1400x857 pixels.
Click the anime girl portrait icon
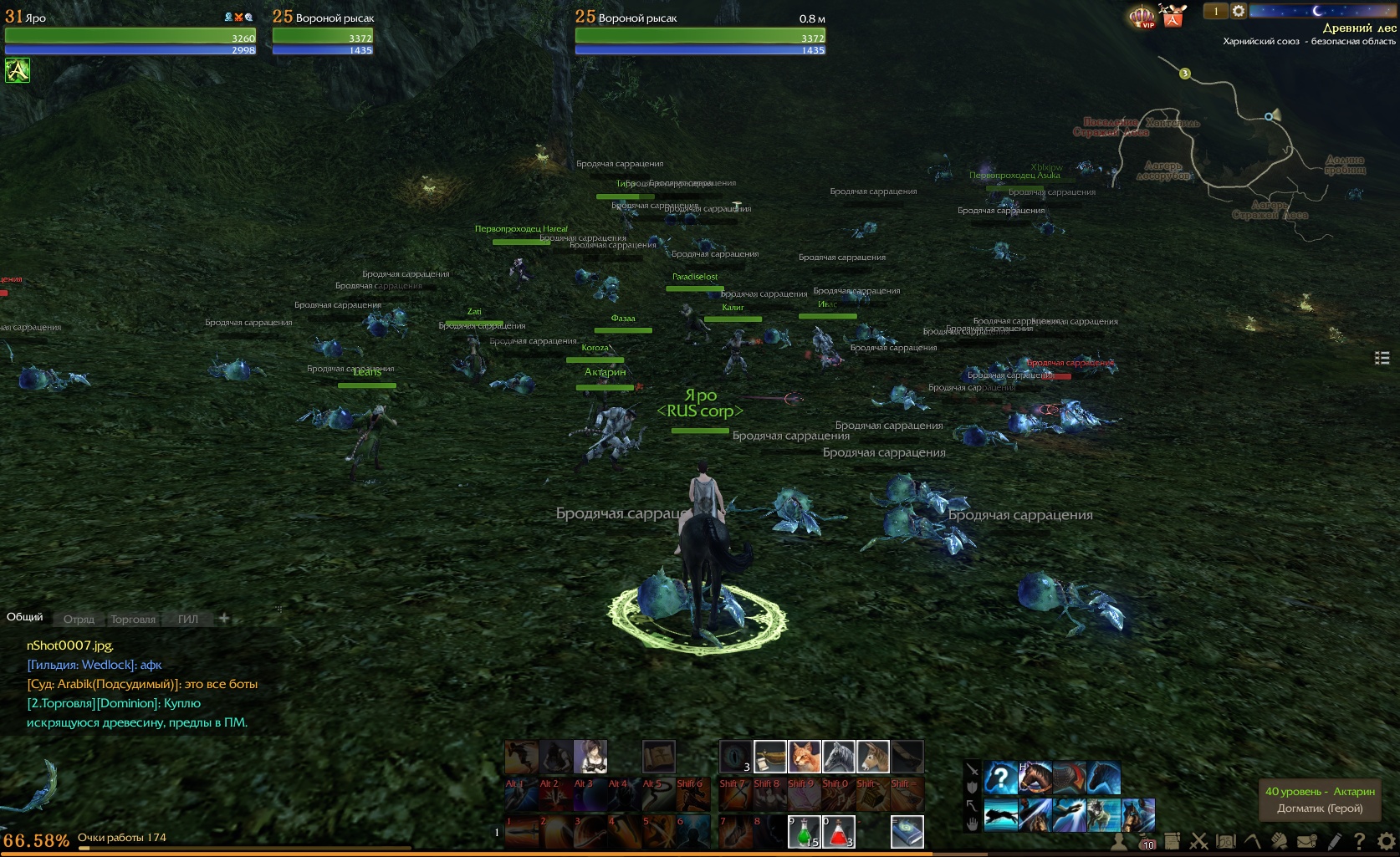click(x=590, y=757)
